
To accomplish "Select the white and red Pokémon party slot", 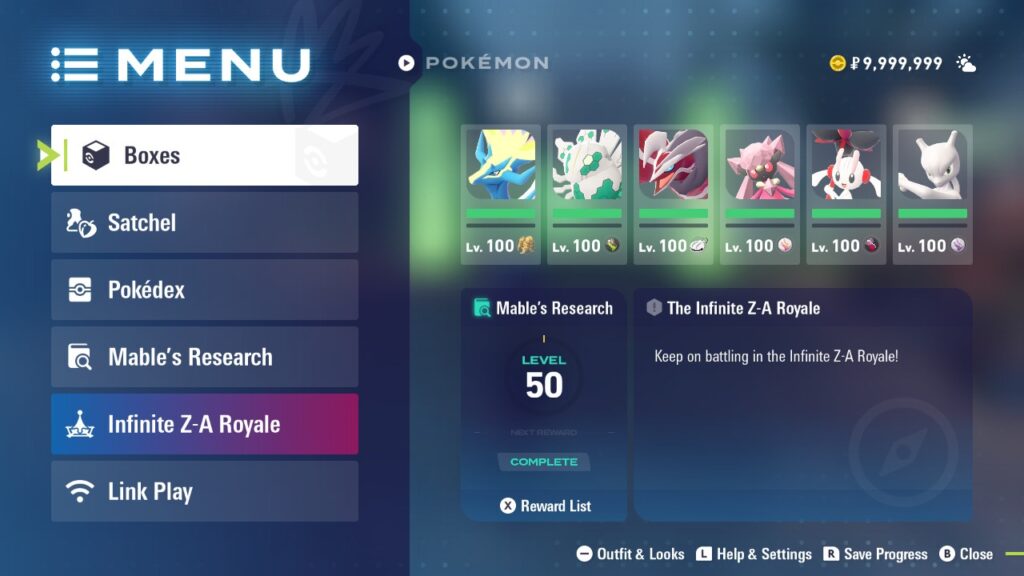I will point(846,194).
